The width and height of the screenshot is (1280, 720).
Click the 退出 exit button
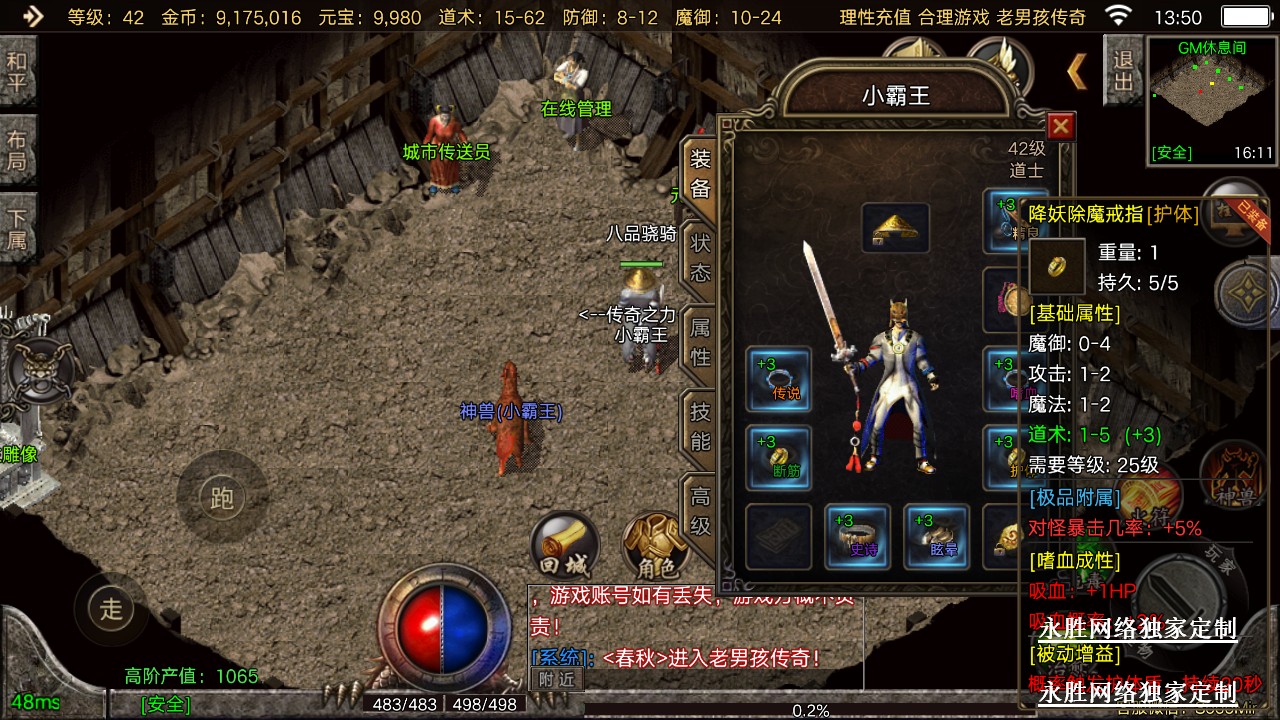(1123, 70)
